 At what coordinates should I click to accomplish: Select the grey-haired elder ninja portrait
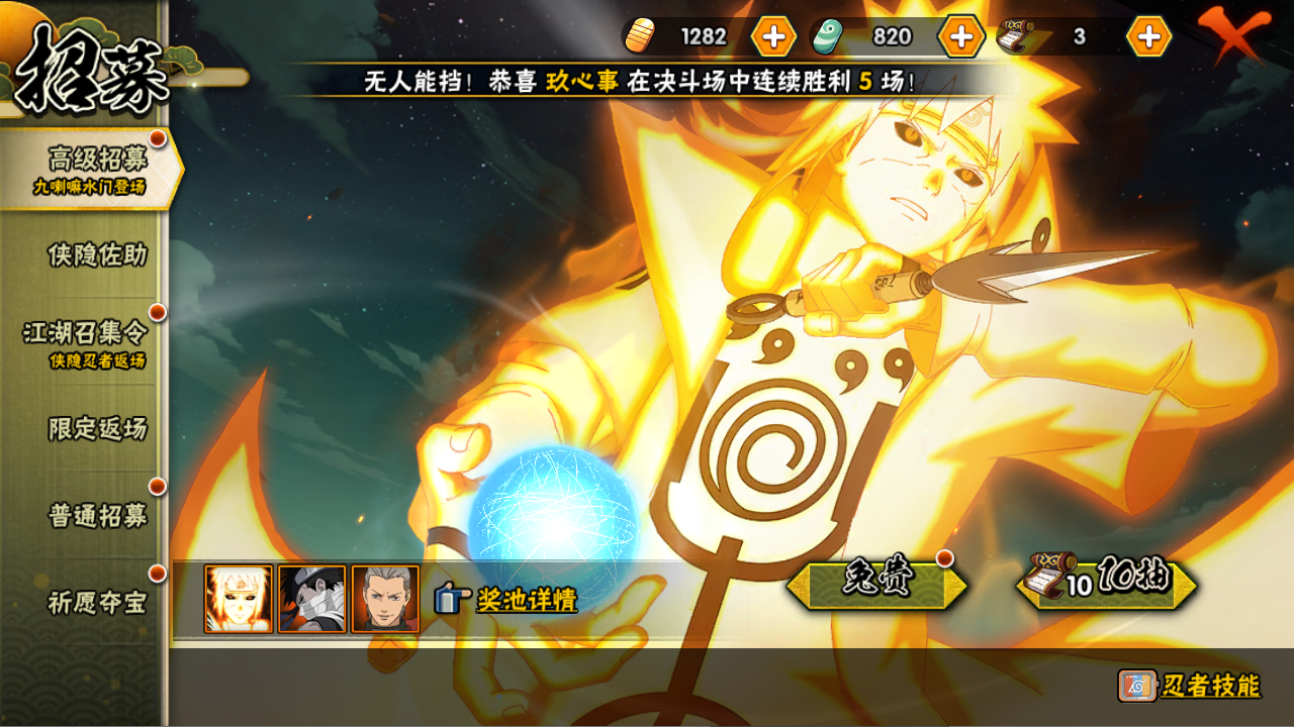pos(385,599)
